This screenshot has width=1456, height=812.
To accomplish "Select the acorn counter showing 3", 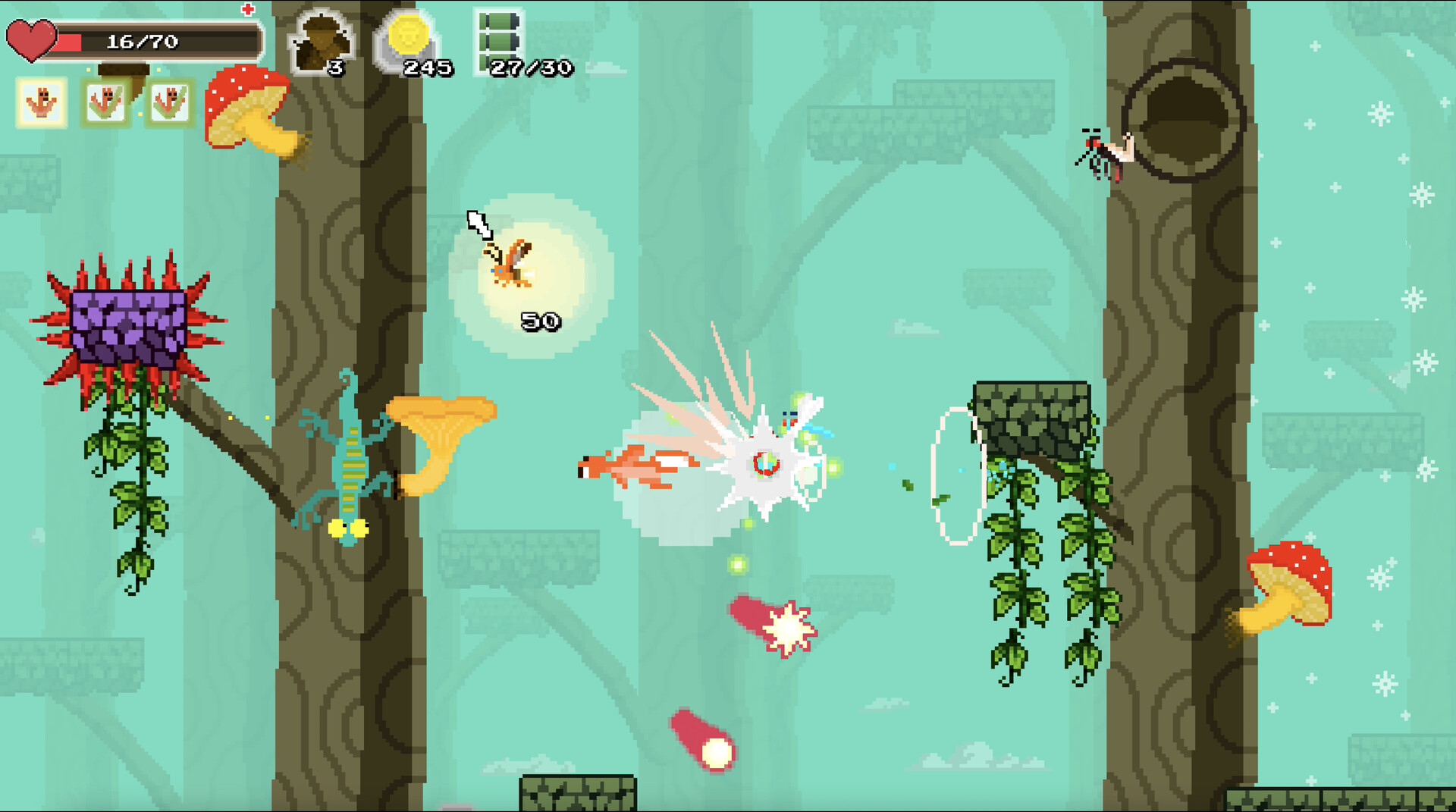I will click(x=322, y=38).
